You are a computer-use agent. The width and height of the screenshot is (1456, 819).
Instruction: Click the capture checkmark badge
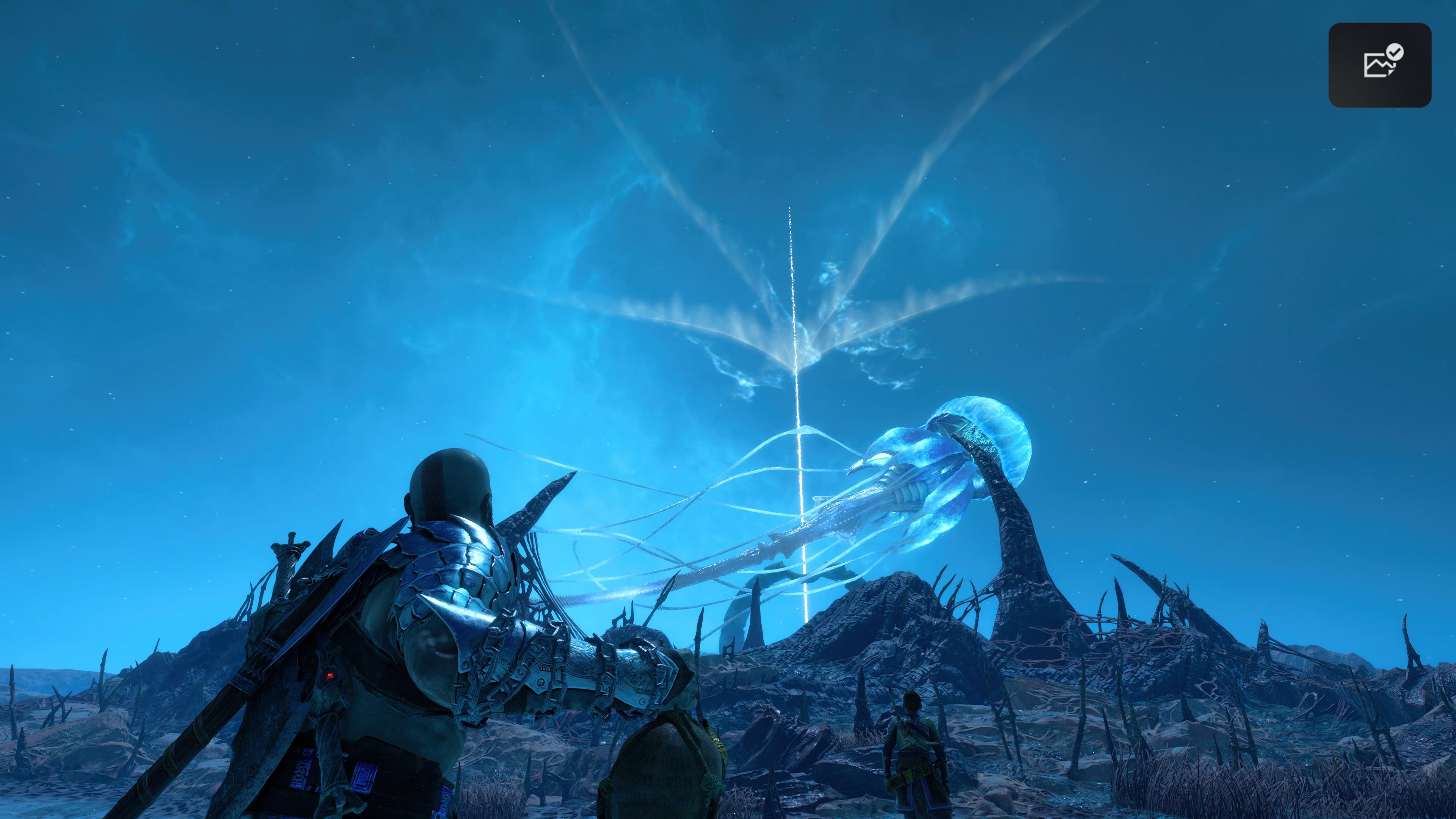[x=1395, y=52]
